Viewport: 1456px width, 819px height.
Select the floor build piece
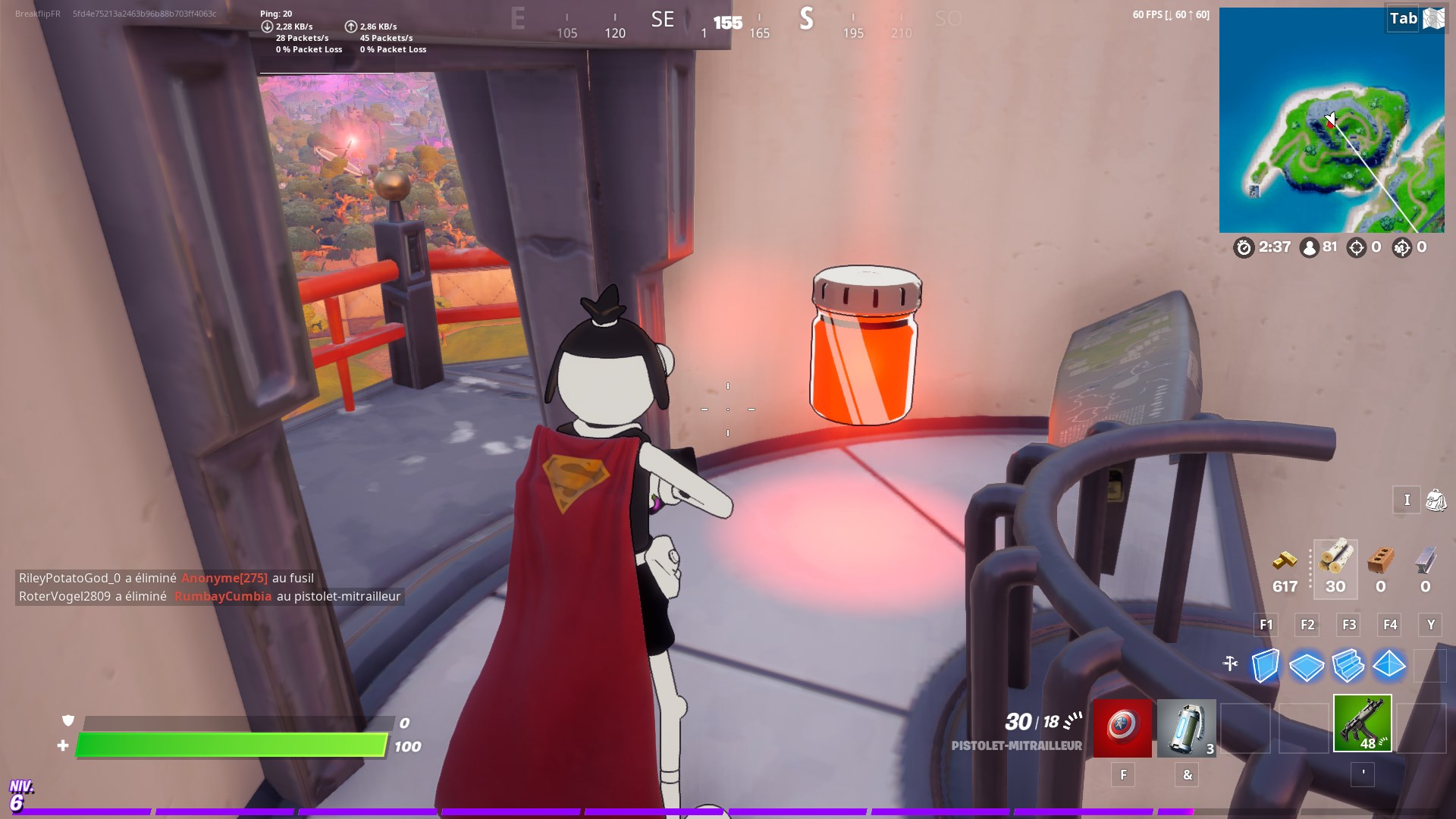coord(1305,666)
